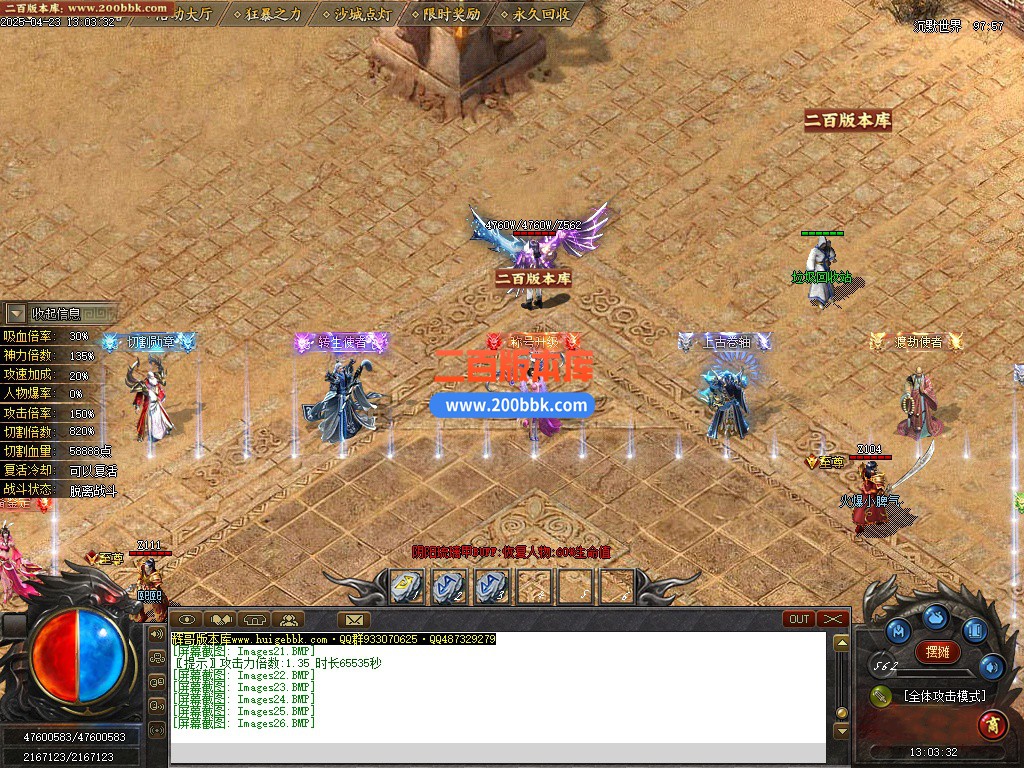
Task: Click the chat scrollbar down arrow
Action: [x=841, y=731]
